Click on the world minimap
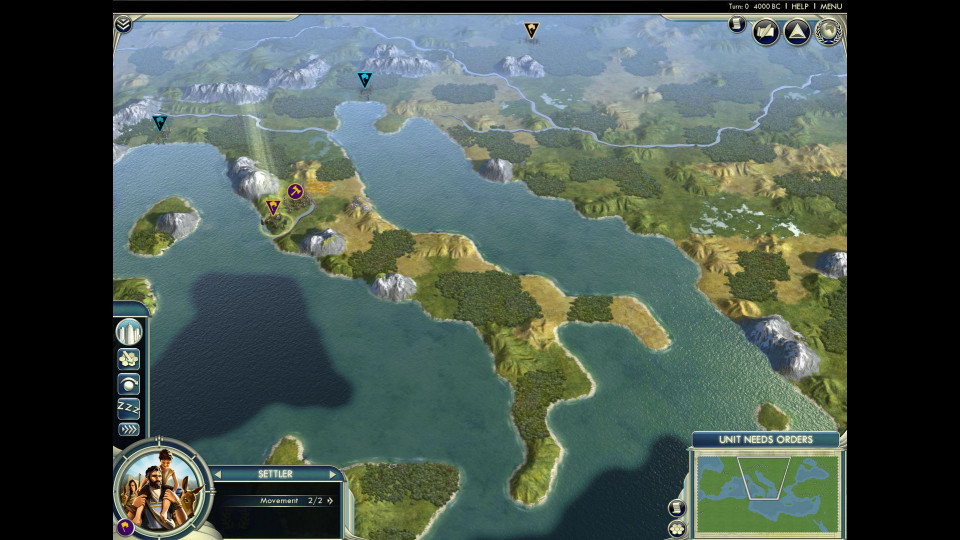Screen dimensions: 960x540 767,491
